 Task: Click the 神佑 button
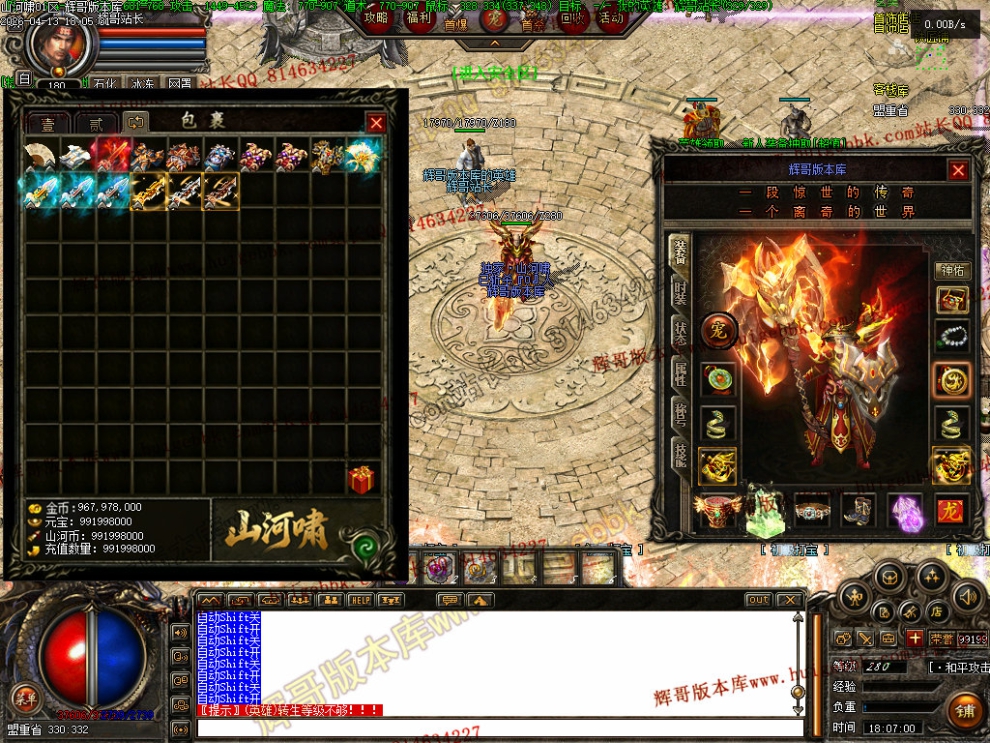(x=950, y=270)
